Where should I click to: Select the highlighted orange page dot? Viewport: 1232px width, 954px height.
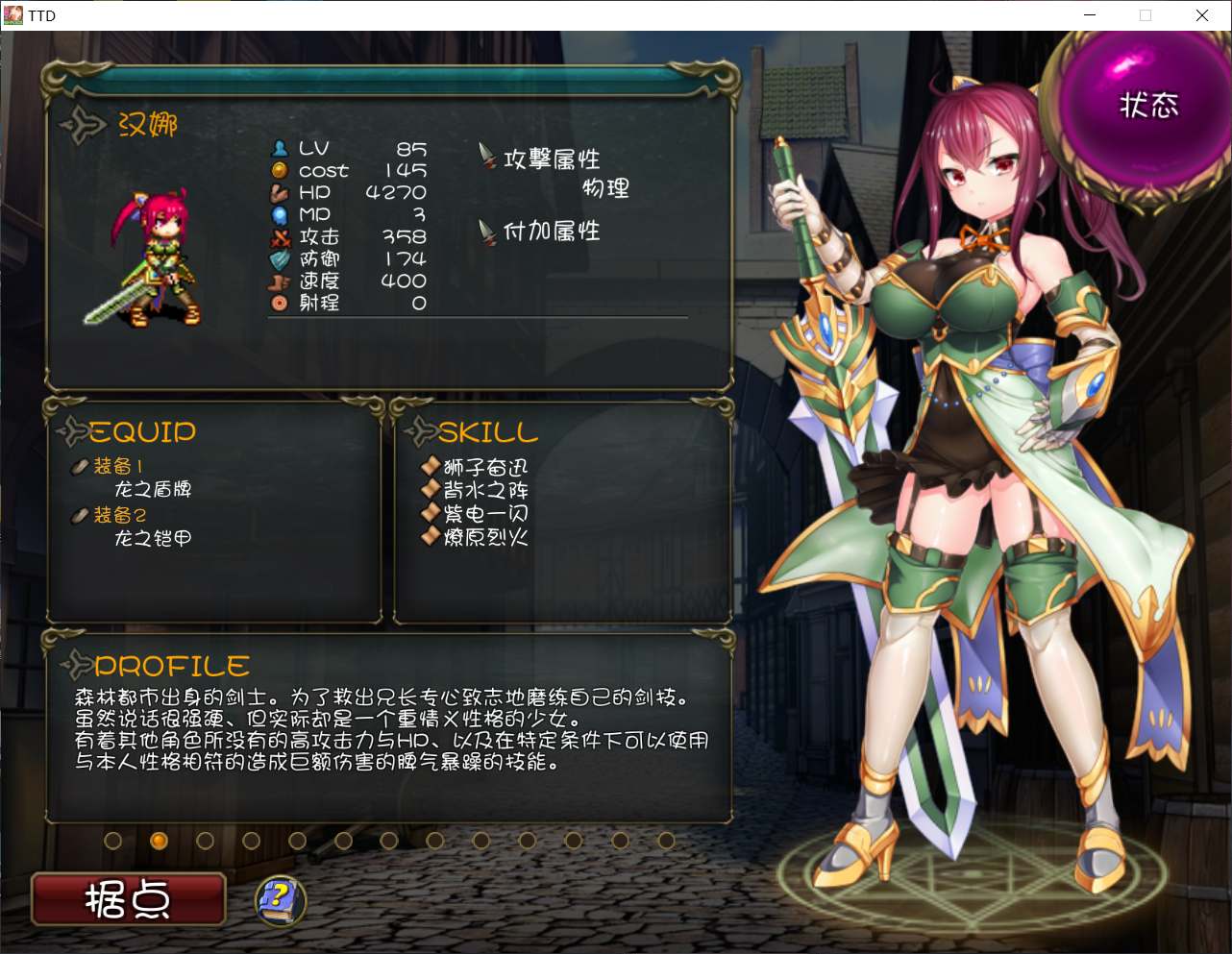point(160,841)
